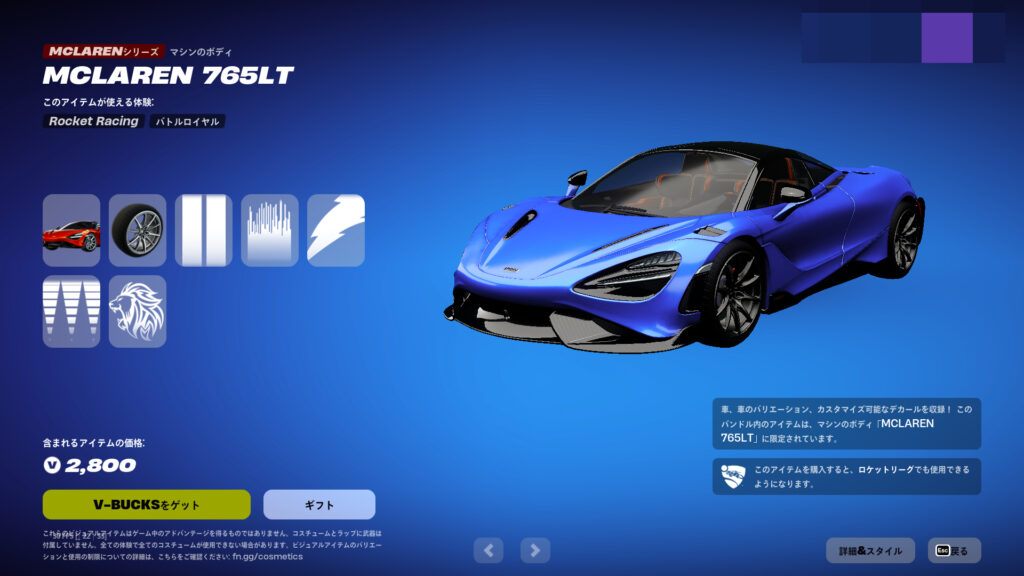Image resolution: width=1024 pixels, height=576 pixels.
Task: Select the purple color swatch
Action: click(946, 38)
